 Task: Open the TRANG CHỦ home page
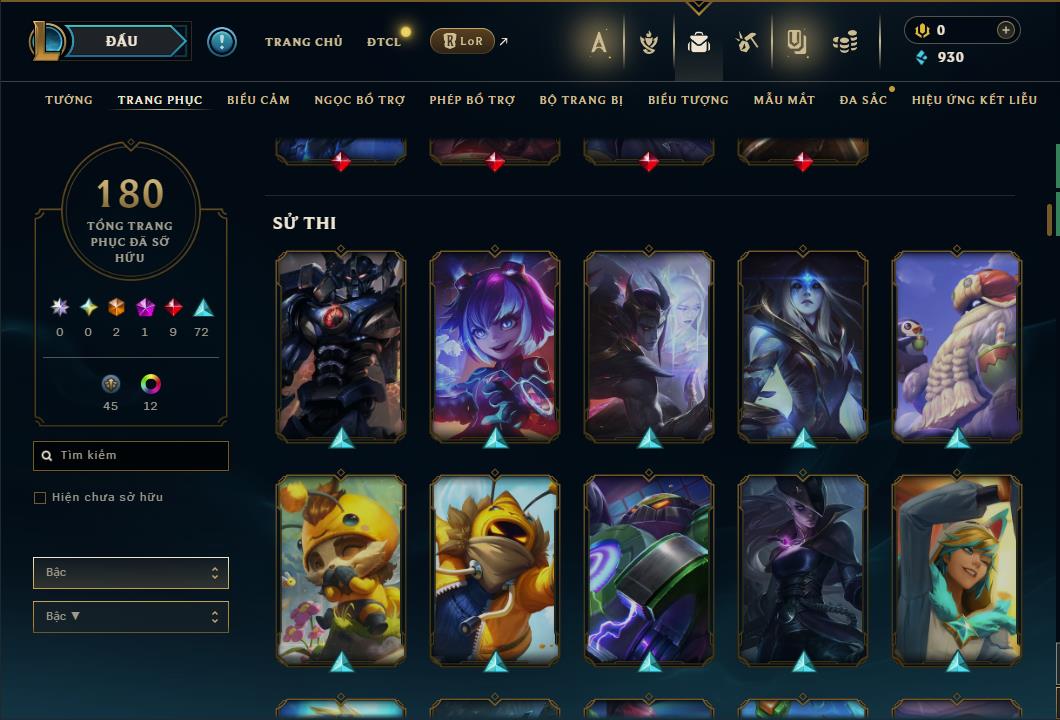(303, 42)
